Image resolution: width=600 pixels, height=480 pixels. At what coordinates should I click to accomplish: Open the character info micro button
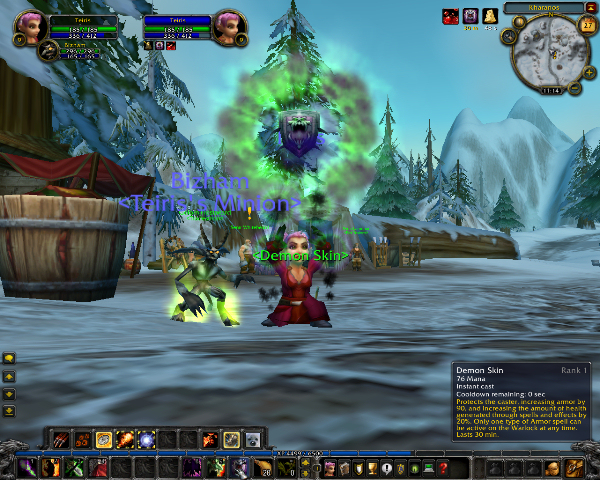point(329,468)
